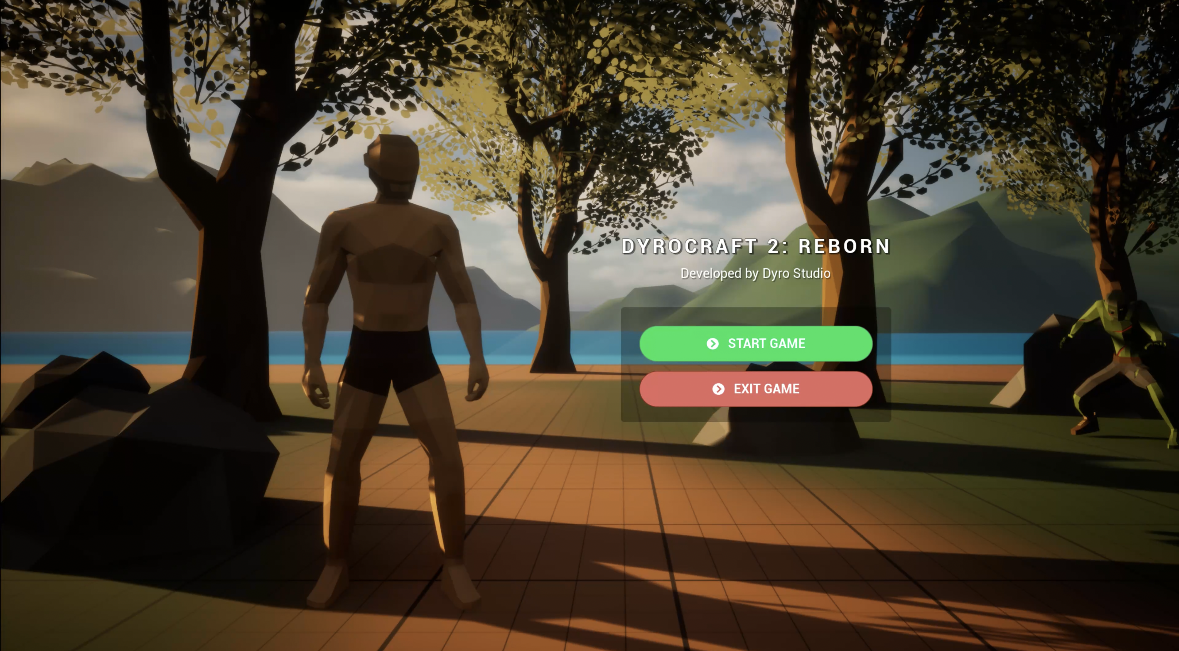Choose the red EXIT GAME button

click(x=756, y=389)
